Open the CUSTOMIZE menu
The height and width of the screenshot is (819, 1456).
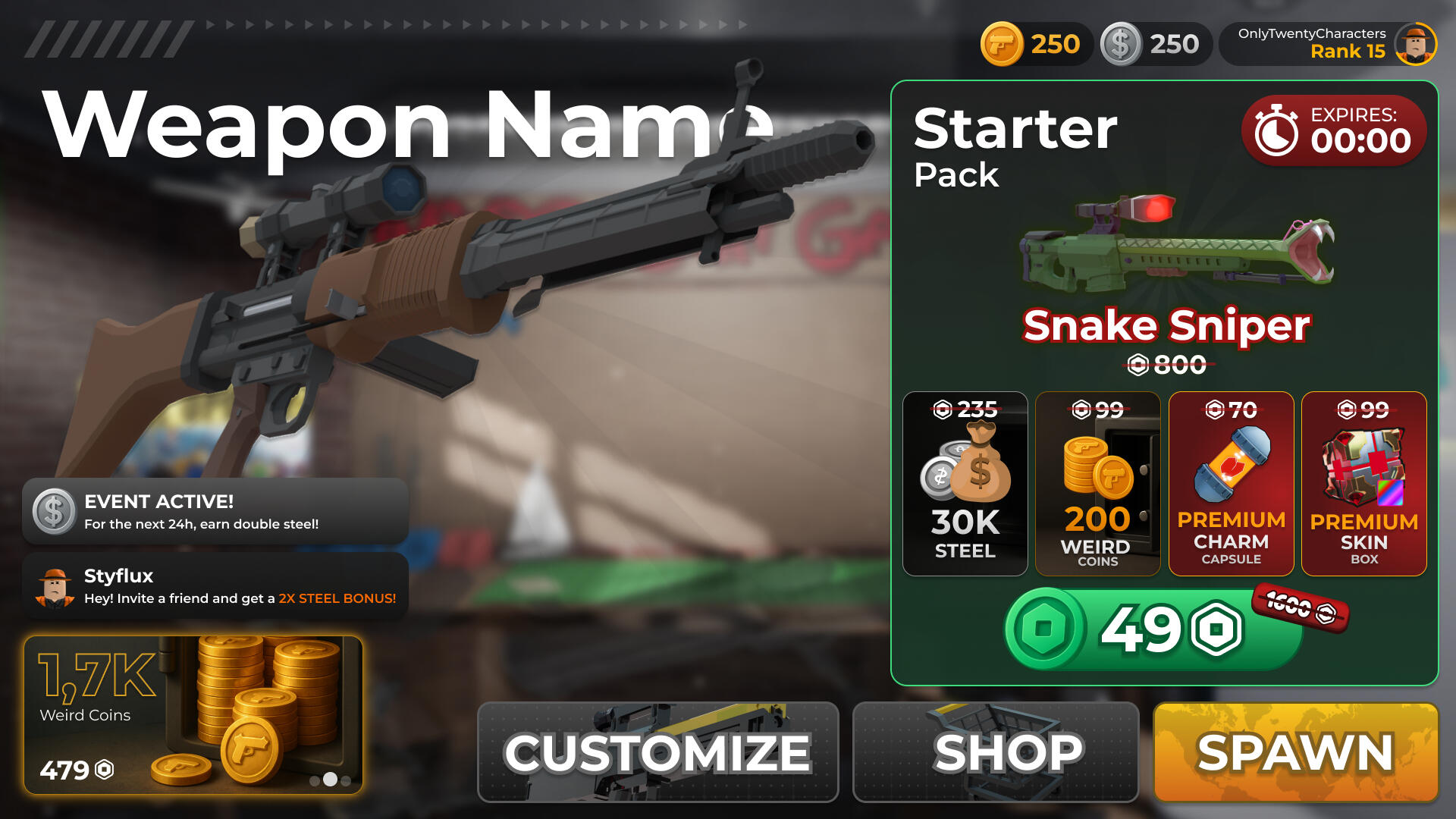[x=657, y=752]
